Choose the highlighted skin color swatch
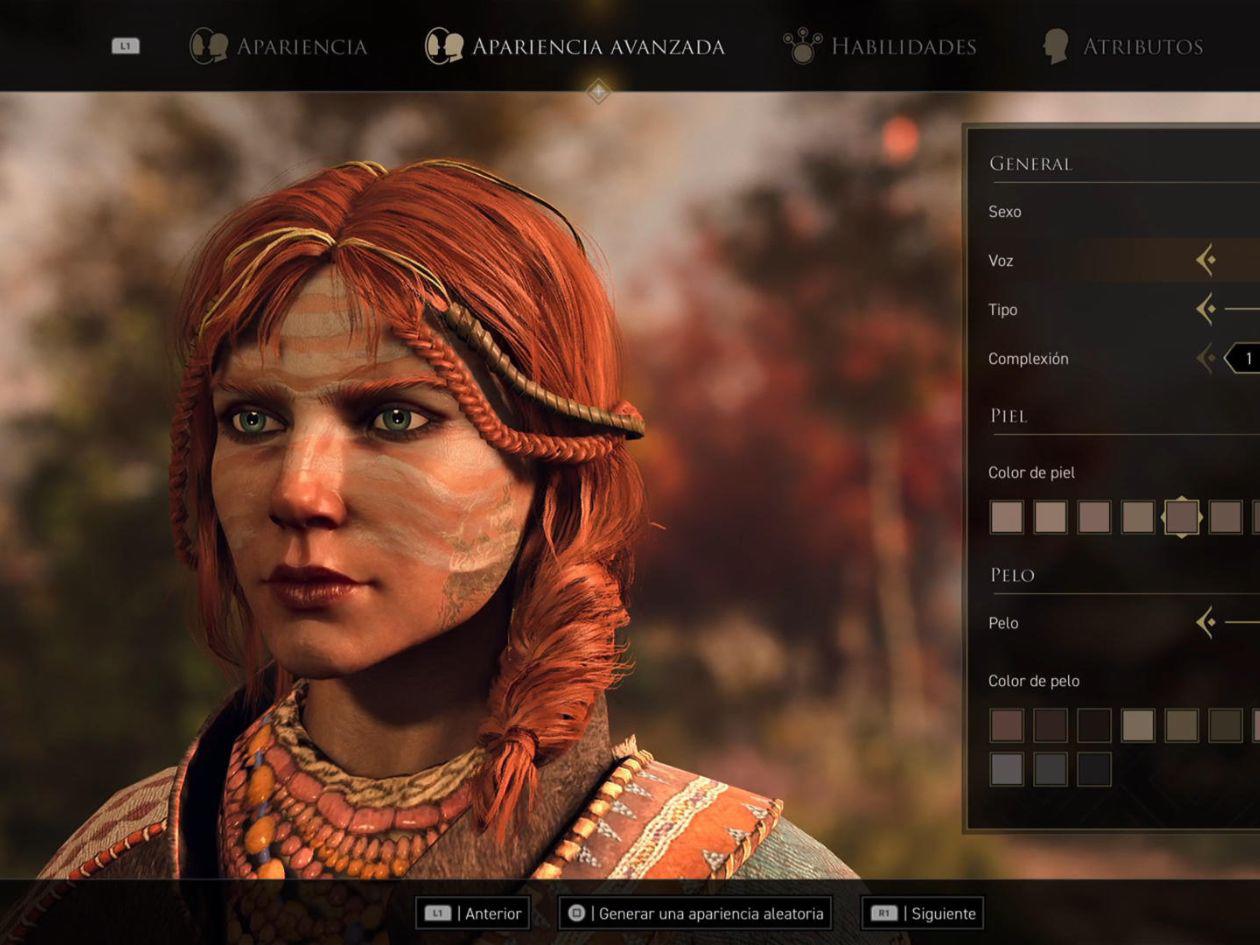Image resolution: width=1260 pixels, height=945 pixels. point(1182,517)
